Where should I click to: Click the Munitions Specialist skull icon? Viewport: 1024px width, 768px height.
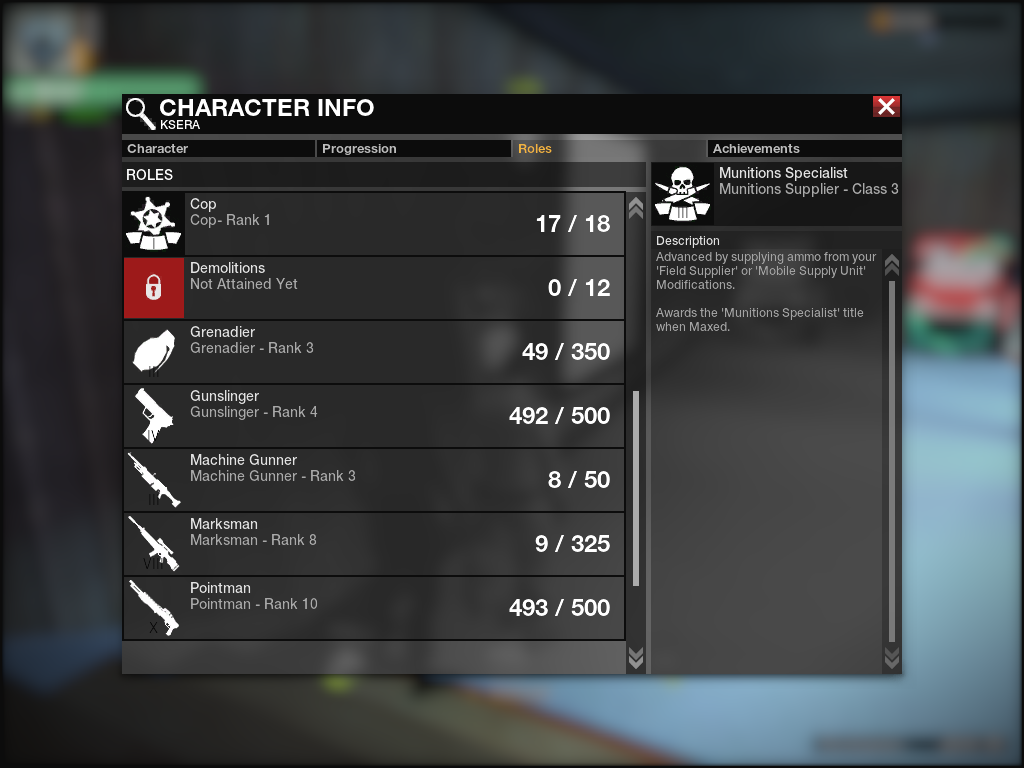coord(682,194)
